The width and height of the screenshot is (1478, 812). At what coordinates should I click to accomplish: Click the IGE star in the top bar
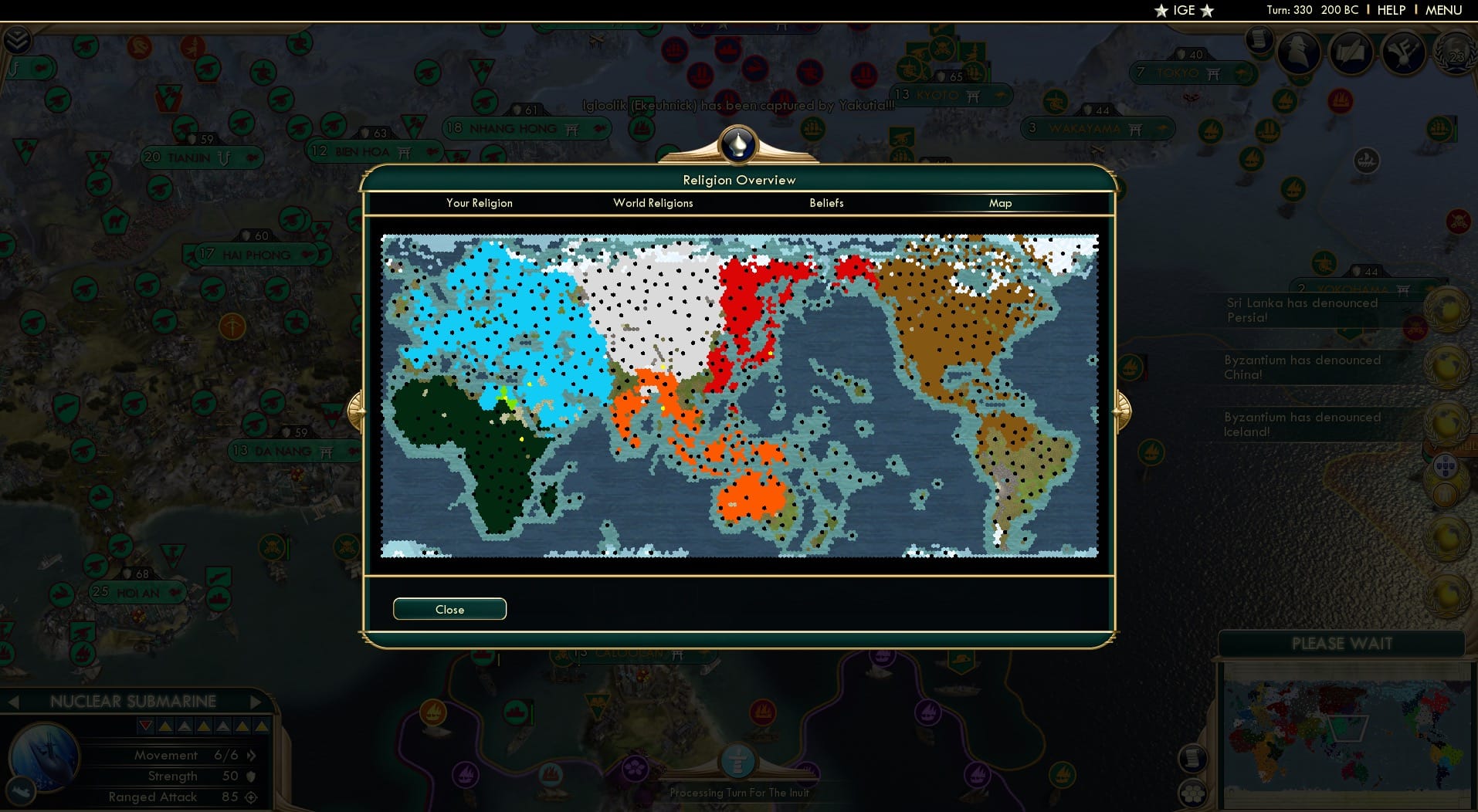(x=1162, y=11)
